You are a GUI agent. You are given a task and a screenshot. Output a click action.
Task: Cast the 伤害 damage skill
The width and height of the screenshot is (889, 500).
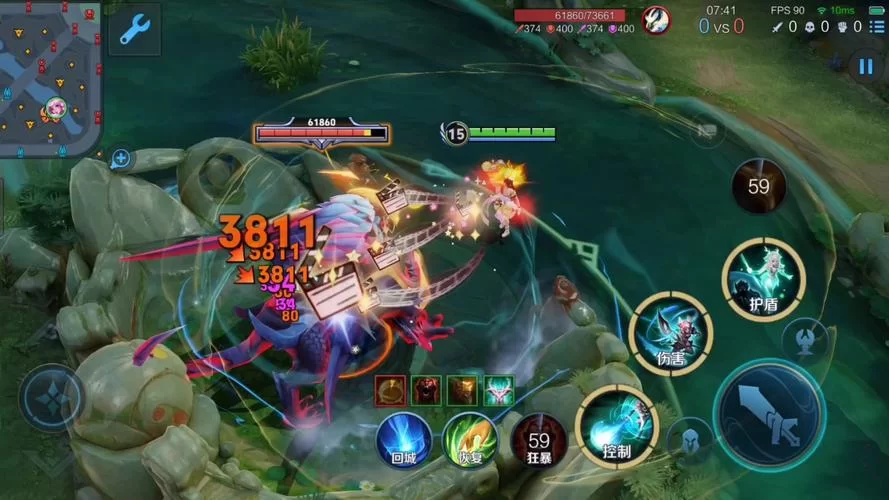click(x=671, y=334)
